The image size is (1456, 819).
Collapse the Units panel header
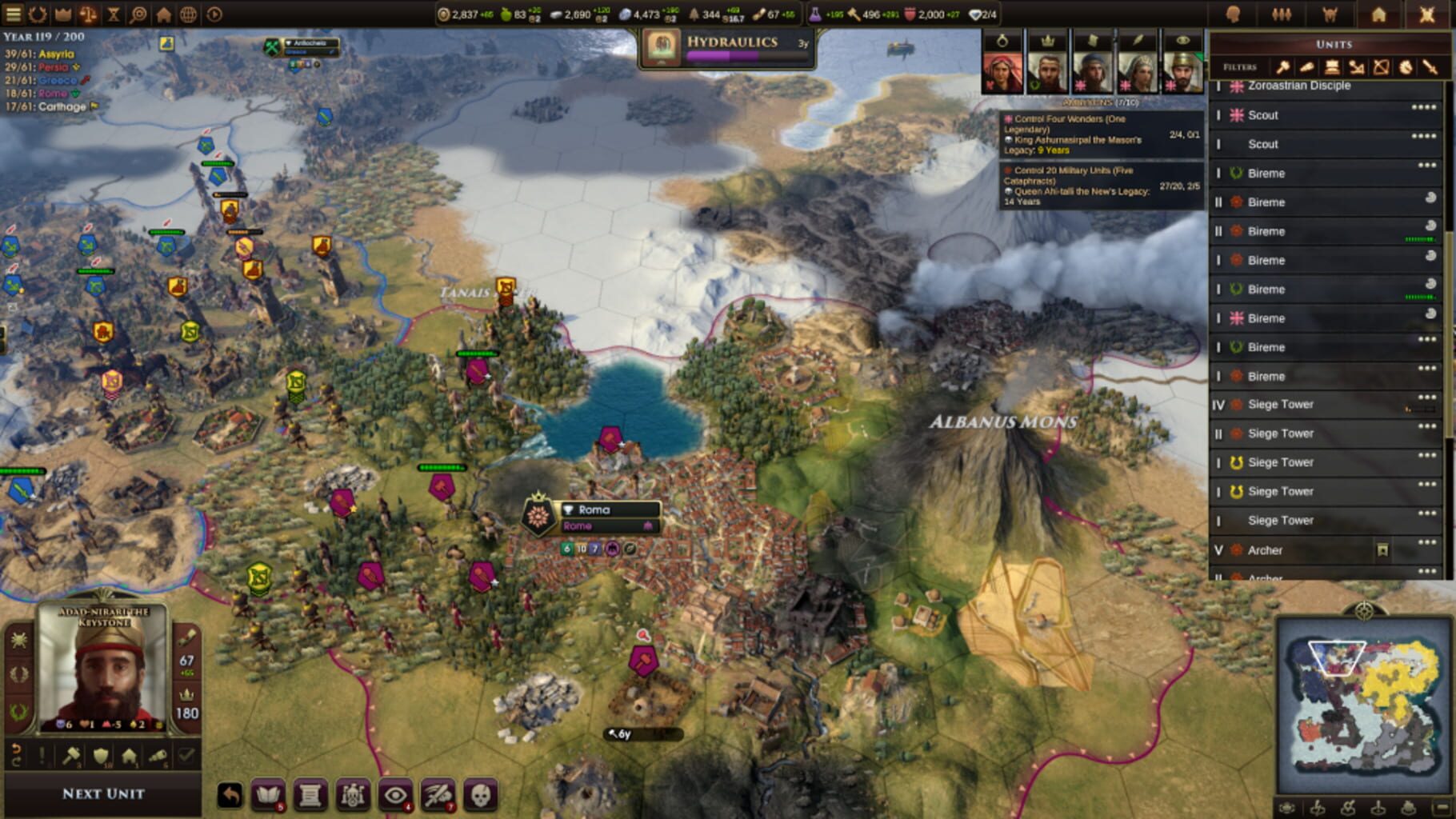1334,45
